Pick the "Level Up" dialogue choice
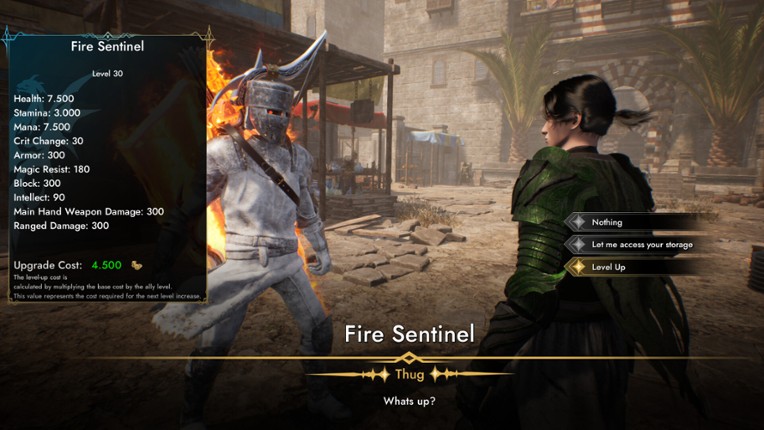Viewport: 764px width, 430px height. click(x=609, y=267)
